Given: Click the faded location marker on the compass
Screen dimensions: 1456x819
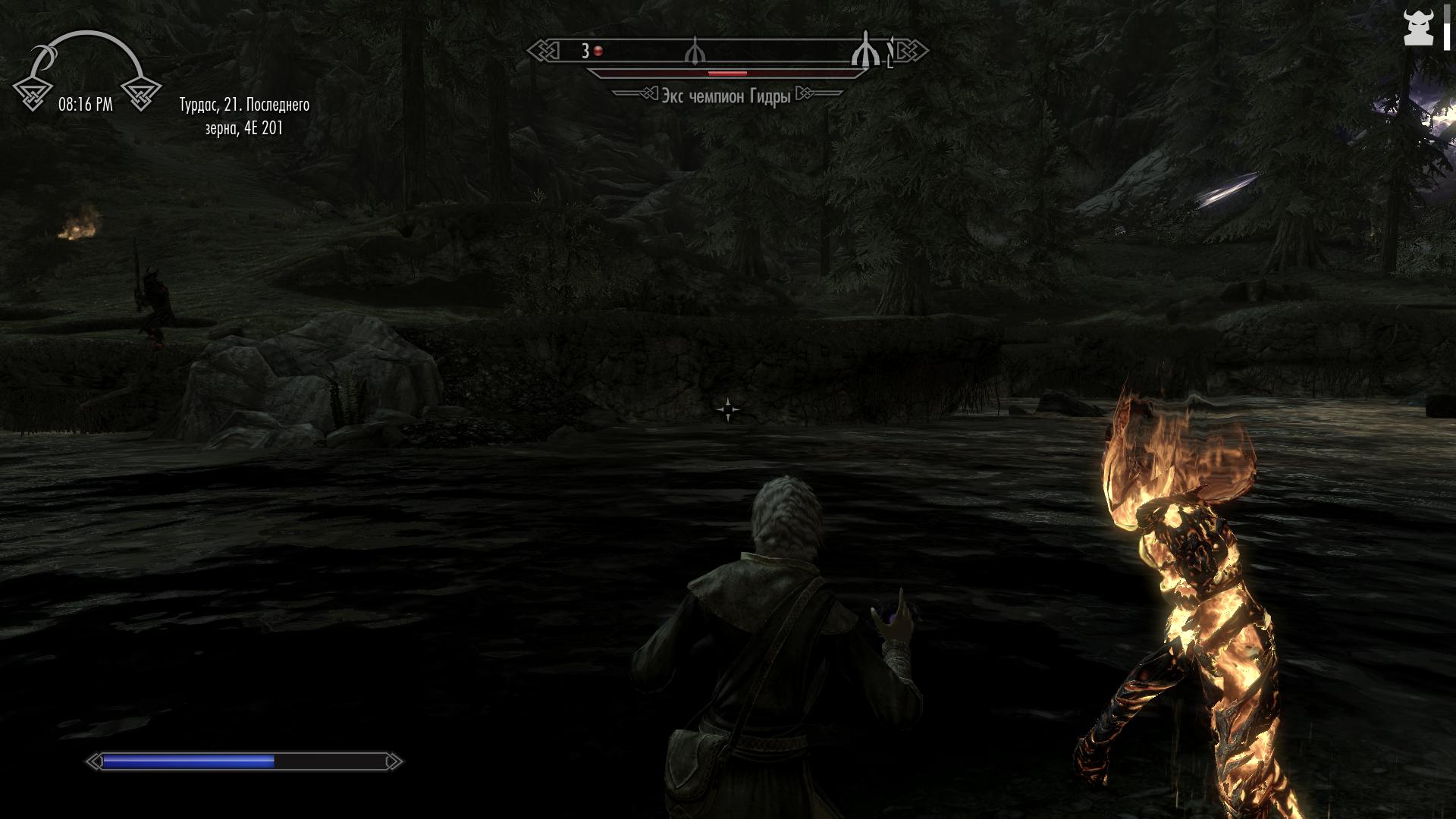Looking at the screenshot, I should tap(695, 52).
